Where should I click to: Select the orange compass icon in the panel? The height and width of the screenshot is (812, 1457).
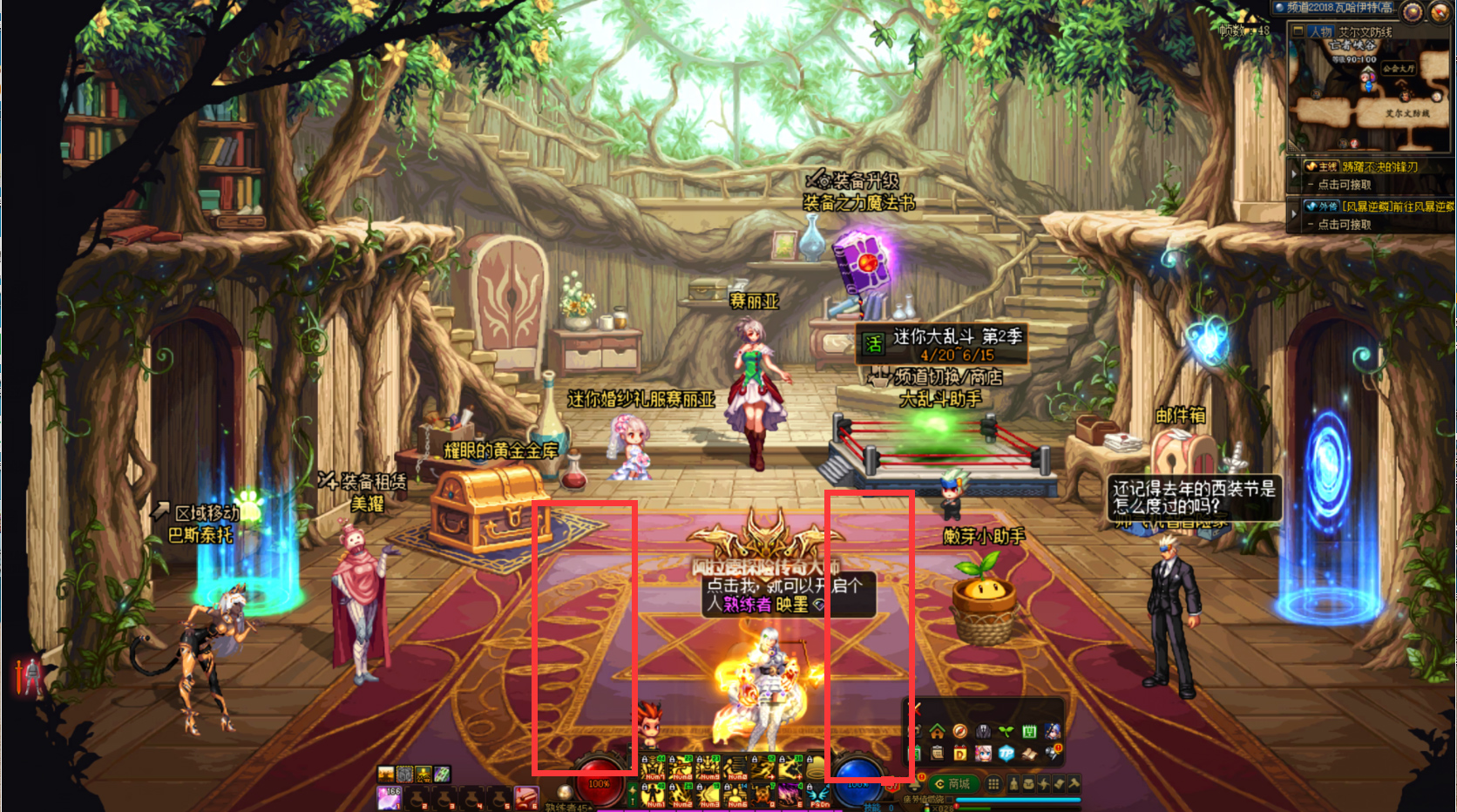coord(960,731)
